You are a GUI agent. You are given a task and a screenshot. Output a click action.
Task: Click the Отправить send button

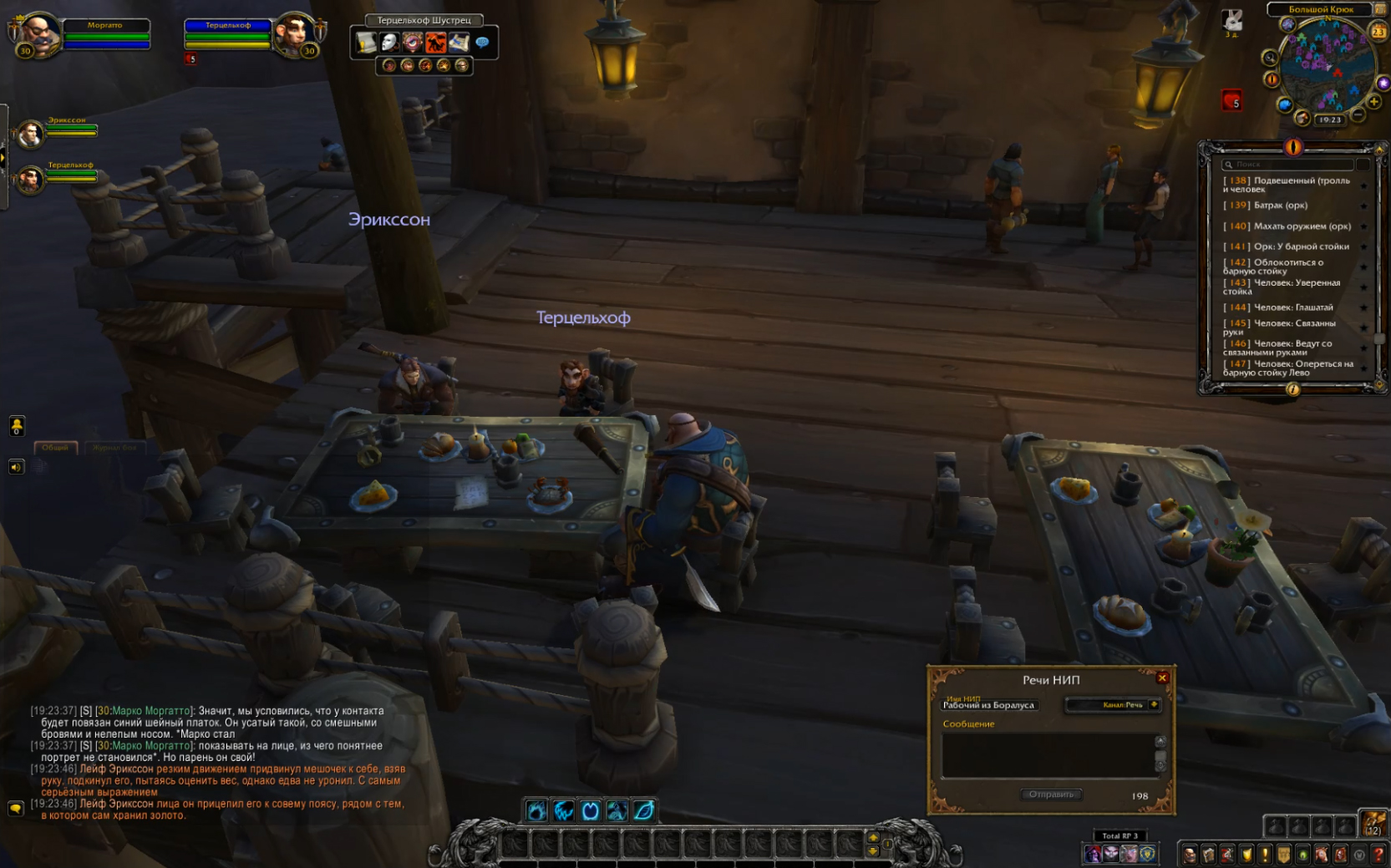pos(1051,794)
